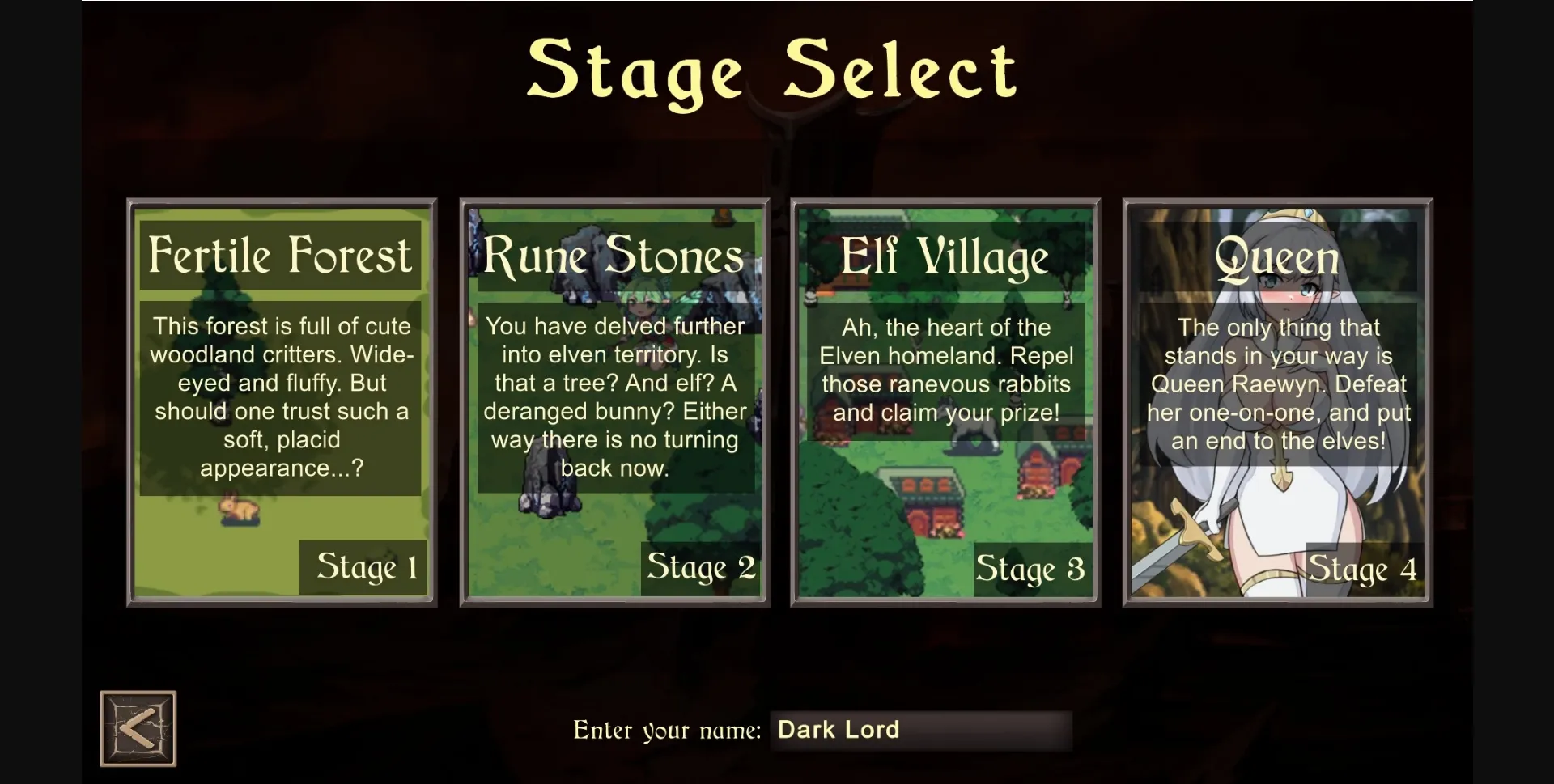Screen dimensions: 1554x784
Task: Click the Stage 4 label
Action: 1363,568
